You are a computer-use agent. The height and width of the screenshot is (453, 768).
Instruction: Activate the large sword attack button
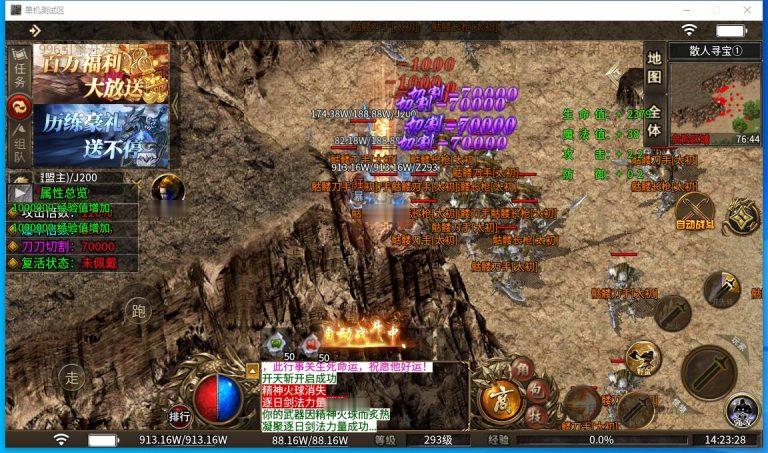[707, 371]
